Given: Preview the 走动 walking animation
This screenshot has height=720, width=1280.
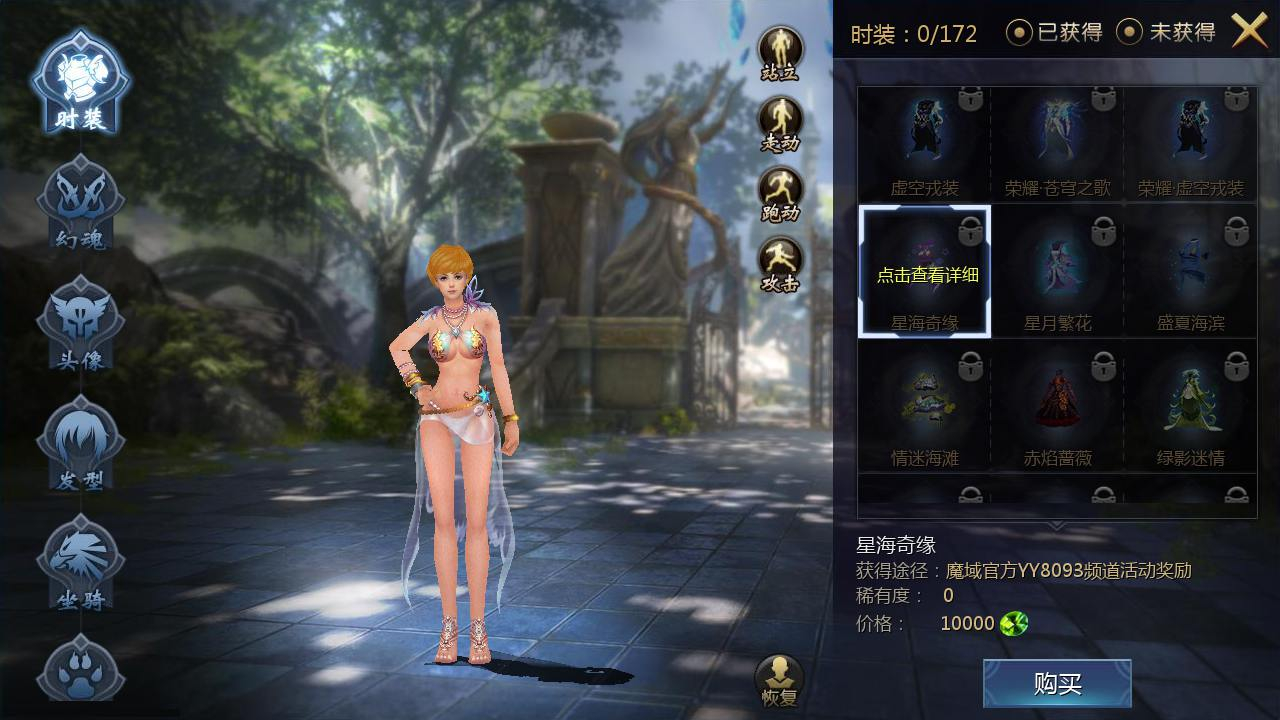Looking at the screenshot, I should [780, 122].
